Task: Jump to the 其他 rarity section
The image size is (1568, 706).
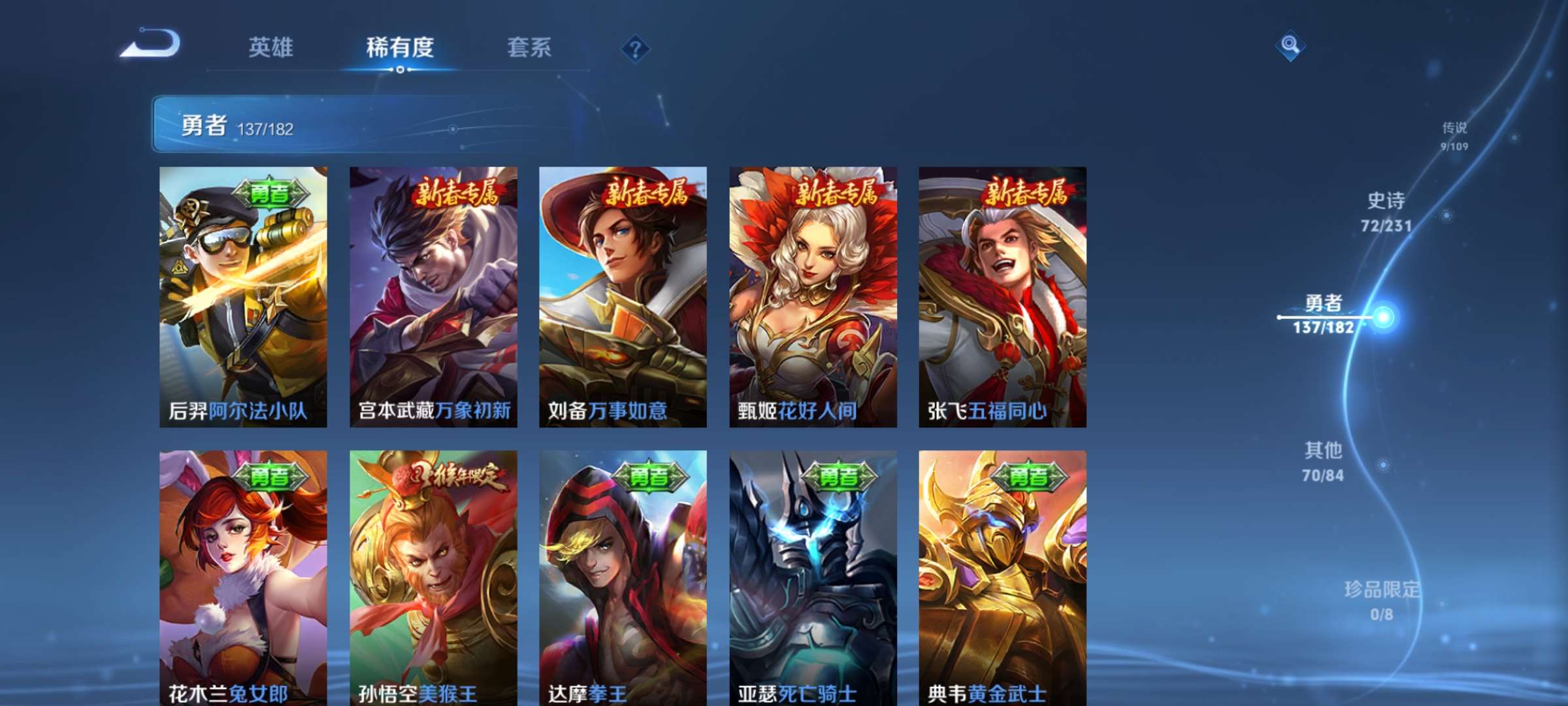Action: pyautogui.click(x=1323, y=461)
